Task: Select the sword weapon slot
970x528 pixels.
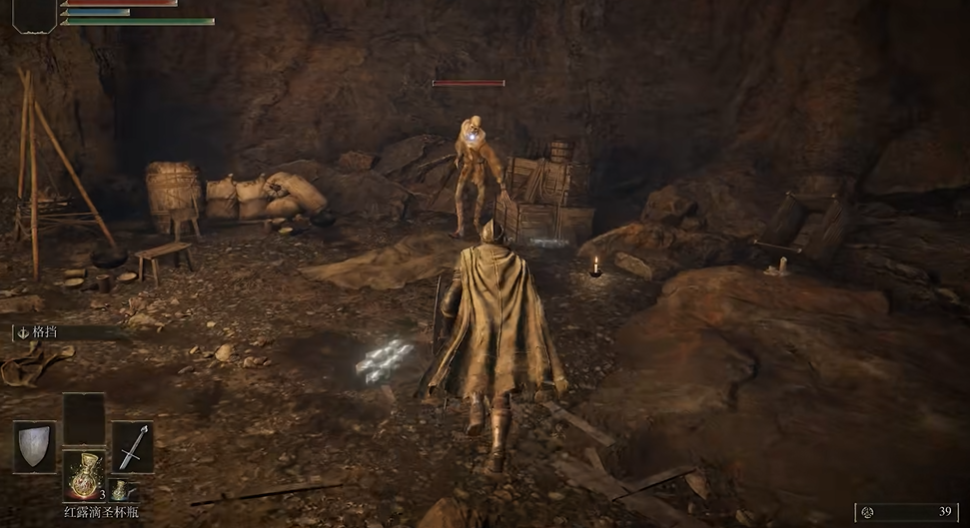Action: 132,446
